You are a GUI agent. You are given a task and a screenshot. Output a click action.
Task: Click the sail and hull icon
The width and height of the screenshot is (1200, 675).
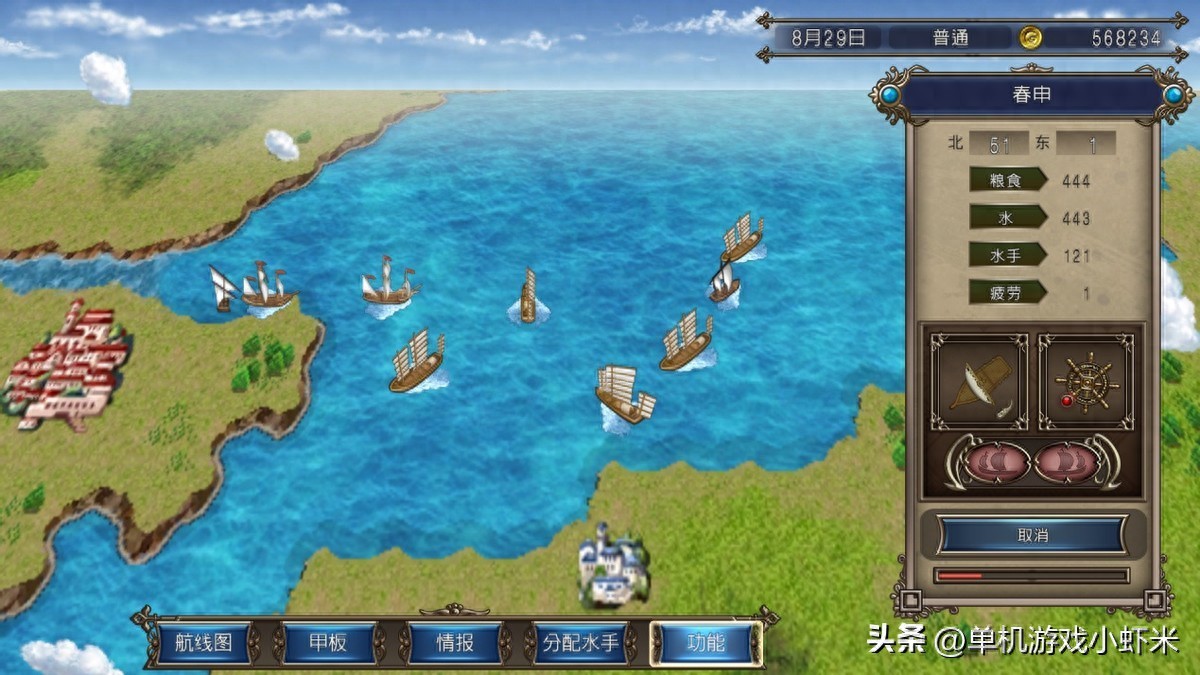(x=979, y=382)
